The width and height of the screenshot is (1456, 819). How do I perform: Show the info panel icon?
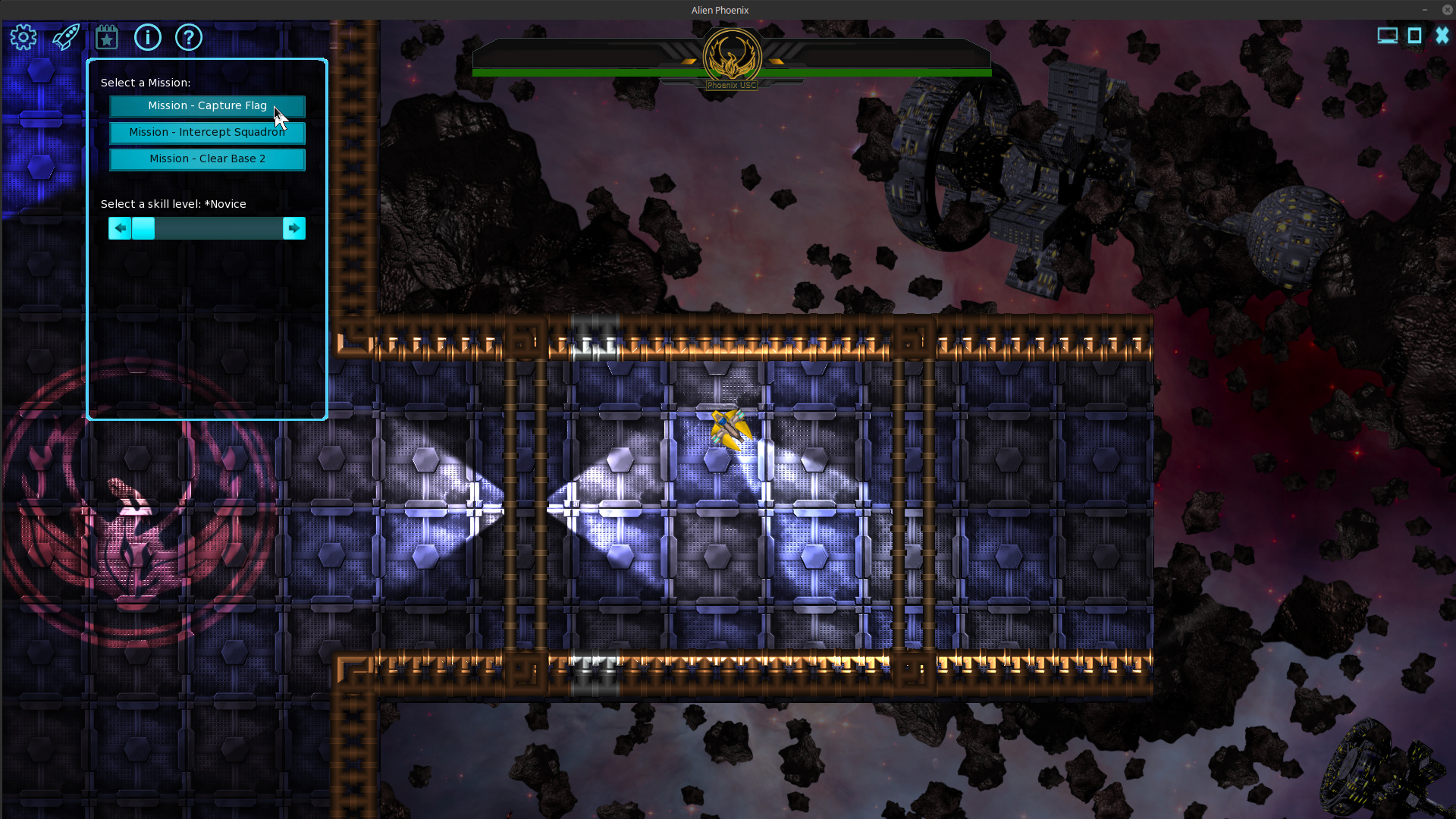pos(148,37)
